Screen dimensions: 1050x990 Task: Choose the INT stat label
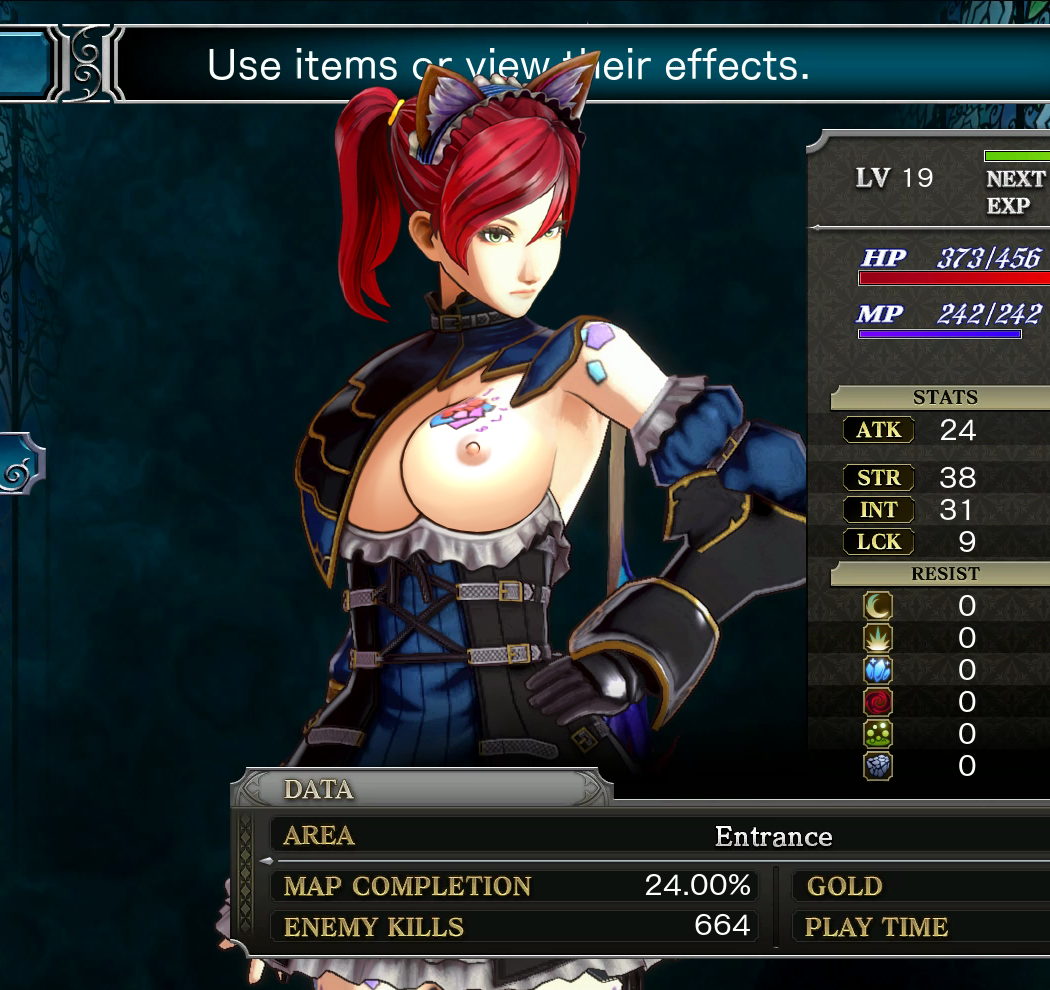click(x=878, y=510)
